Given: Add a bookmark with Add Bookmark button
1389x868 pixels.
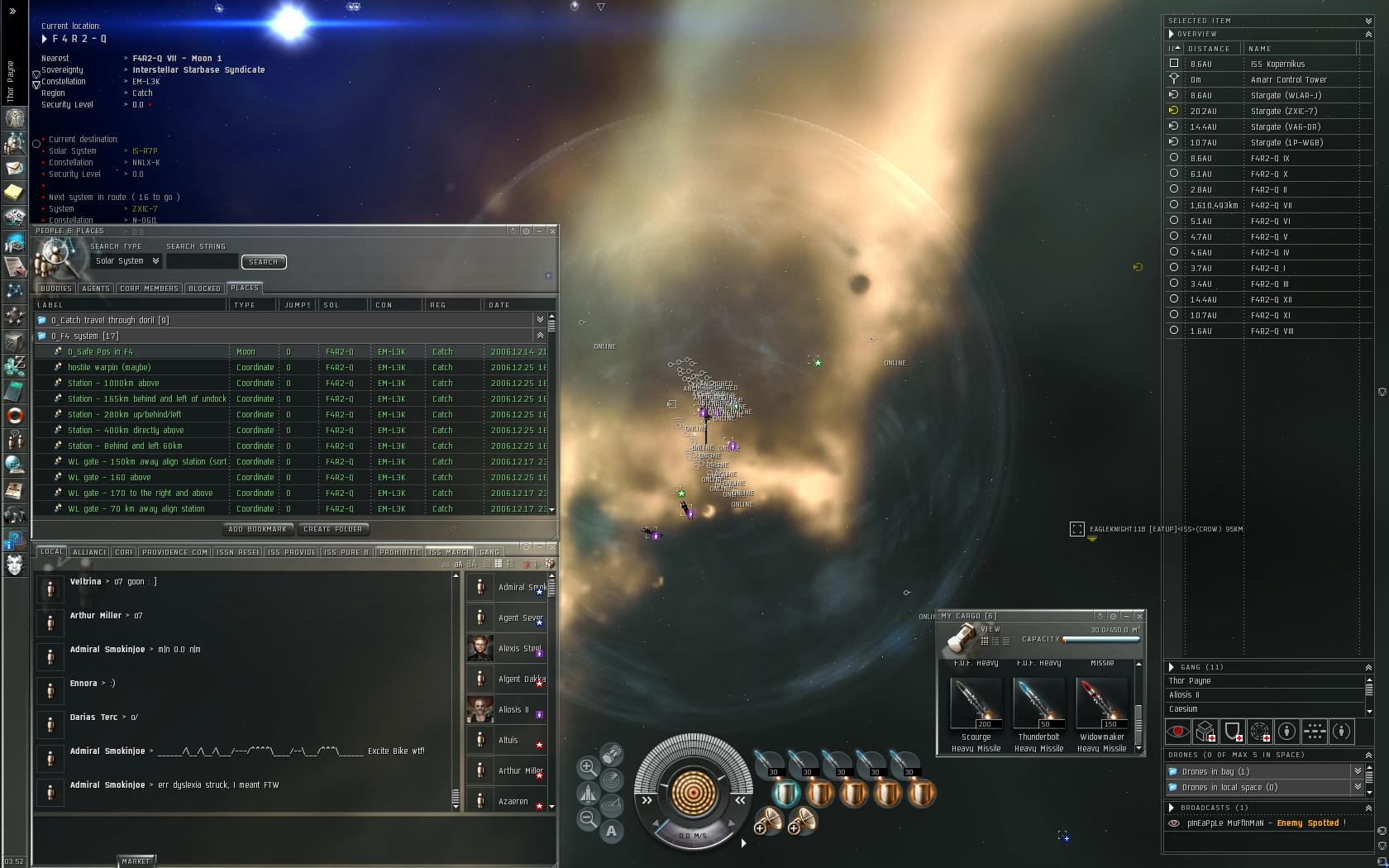Looking at the screenshot, I should tap(257, 529).
